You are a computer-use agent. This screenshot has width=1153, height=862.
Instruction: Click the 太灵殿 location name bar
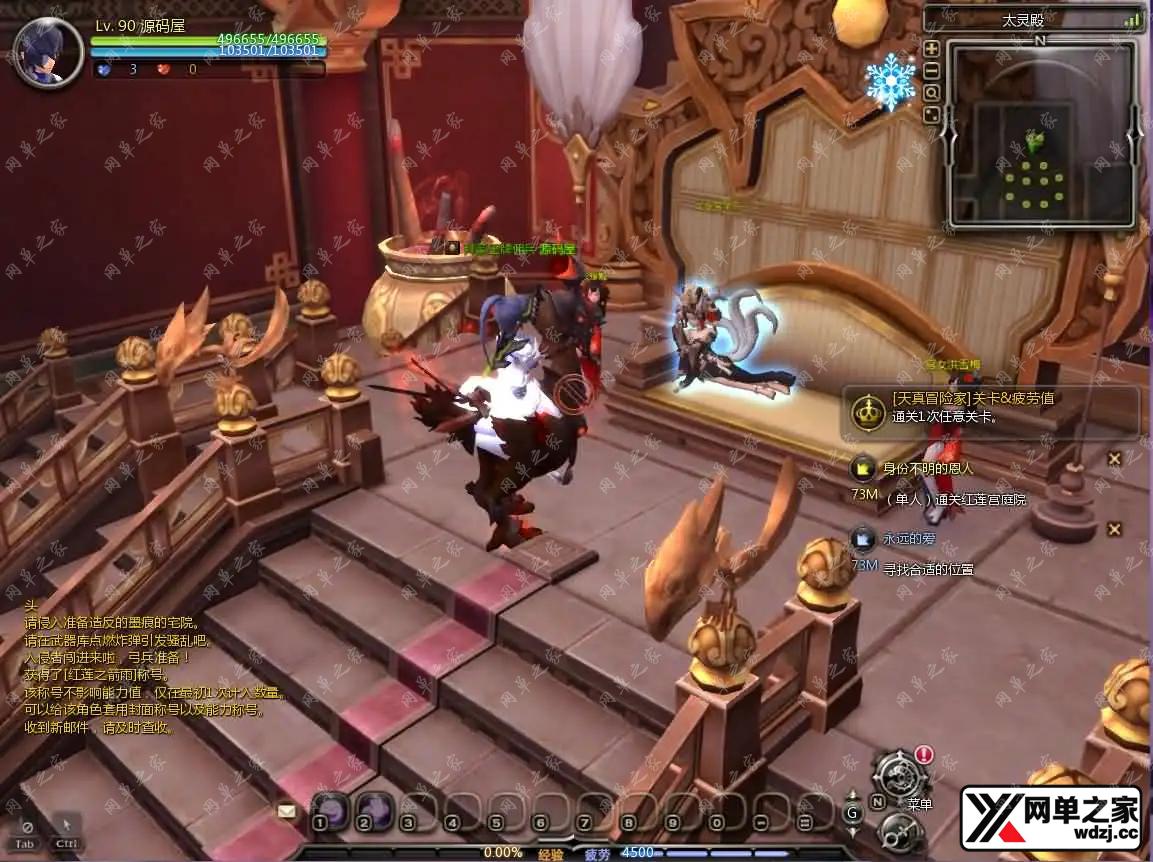point(1030,19)
